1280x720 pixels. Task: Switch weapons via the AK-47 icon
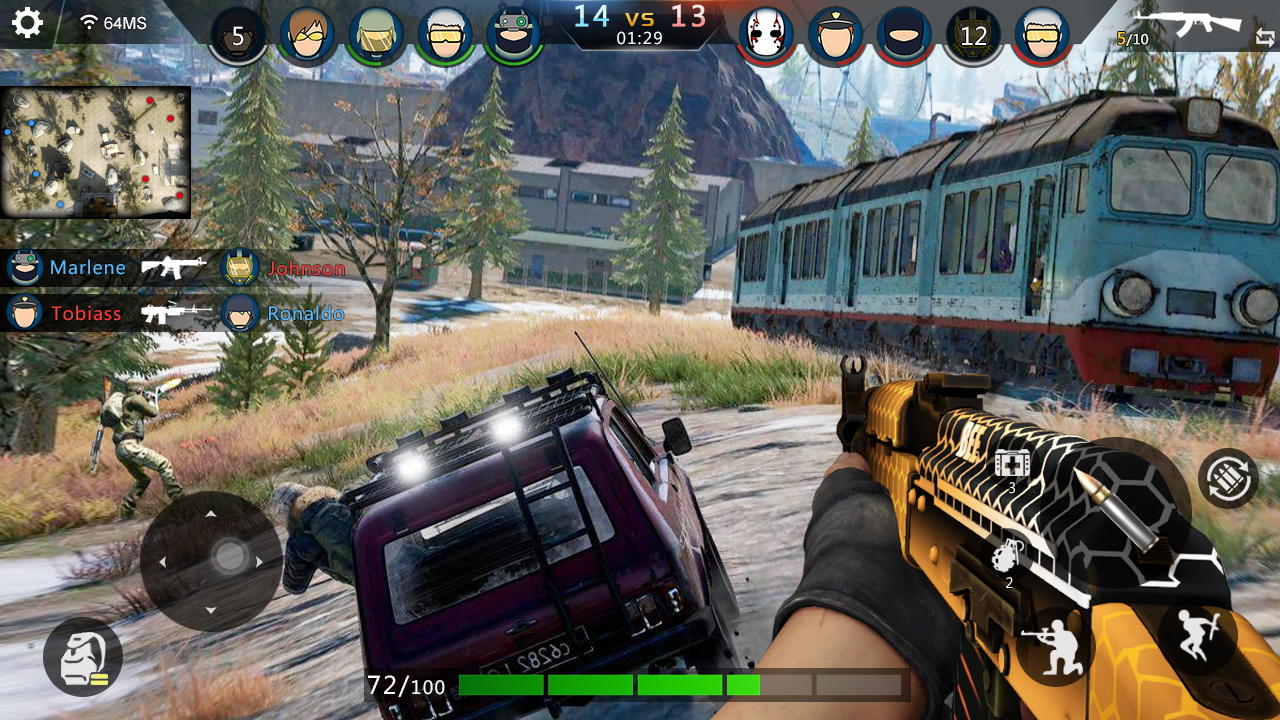pyautogui.click(x=1190, y=22)
